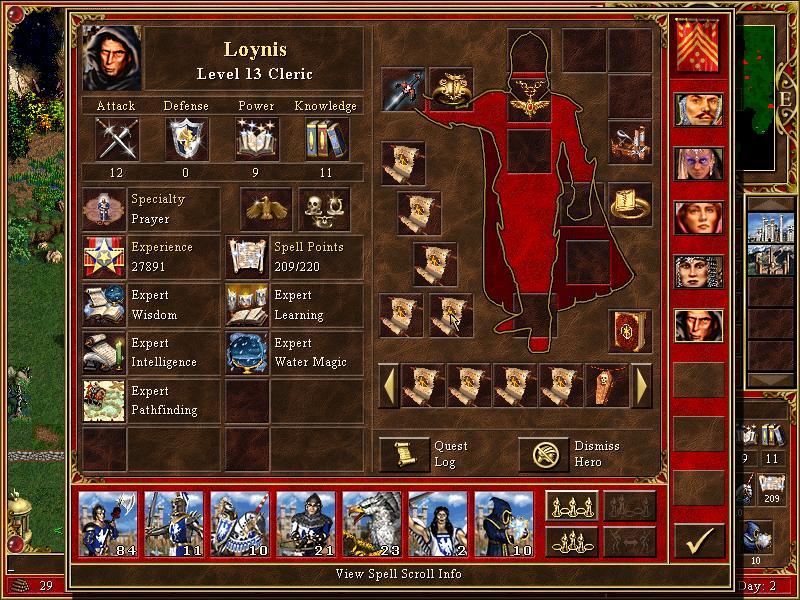
Task: Click Loynis's hero portrait
Action: [112, 58]
